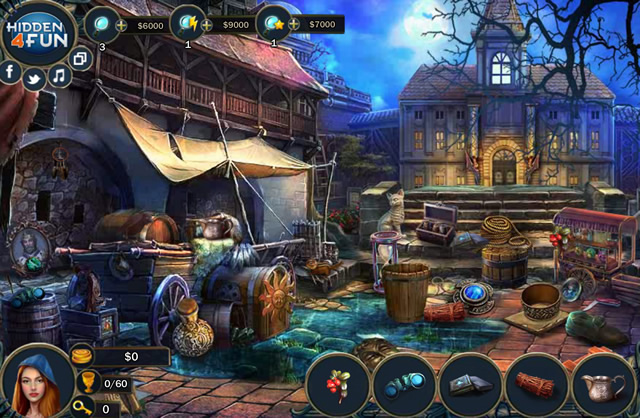Buy a star hint for $7000
The height and width of the screenshot is (418, 640).
pos(293,24)
